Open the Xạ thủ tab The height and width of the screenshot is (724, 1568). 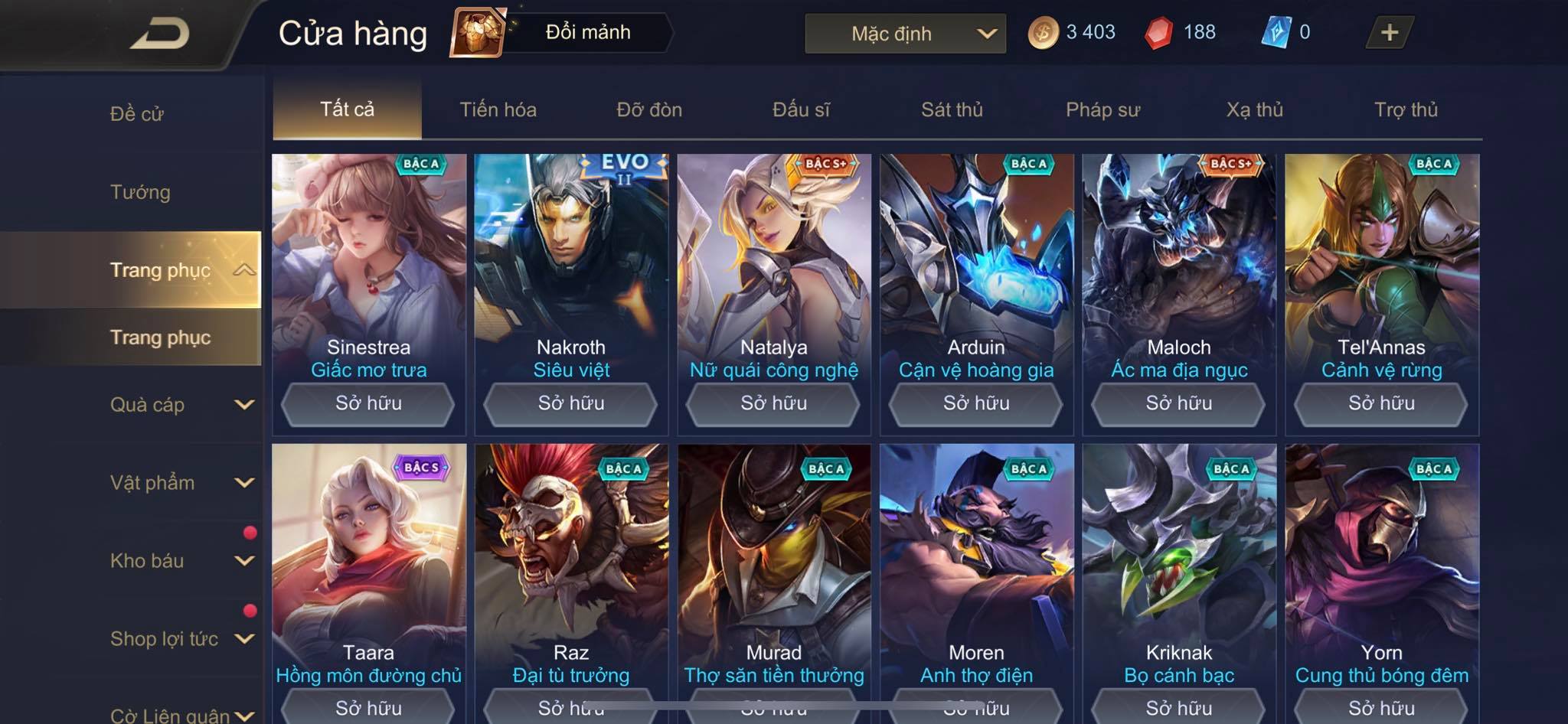1254,109
